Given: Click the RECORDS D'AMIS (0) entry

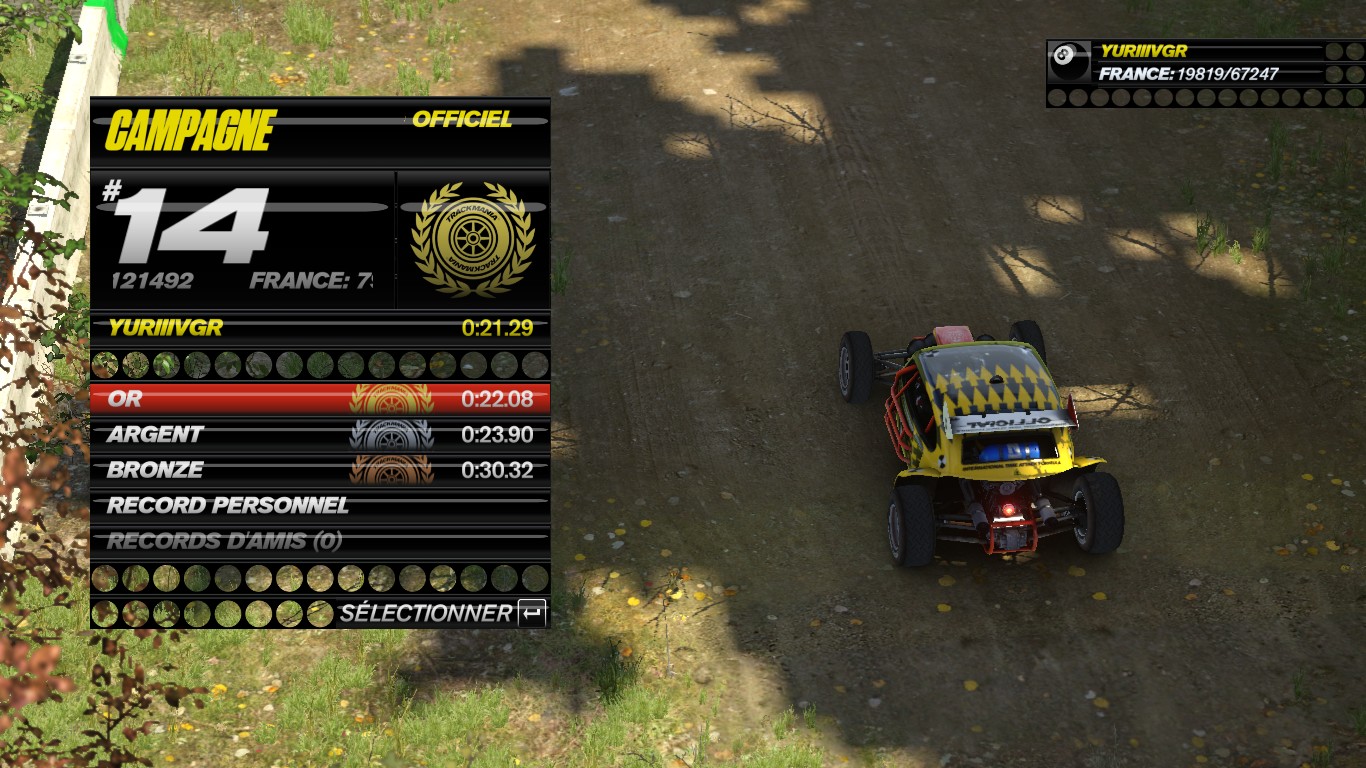Looking at the screenshot, I should point(320,542).
